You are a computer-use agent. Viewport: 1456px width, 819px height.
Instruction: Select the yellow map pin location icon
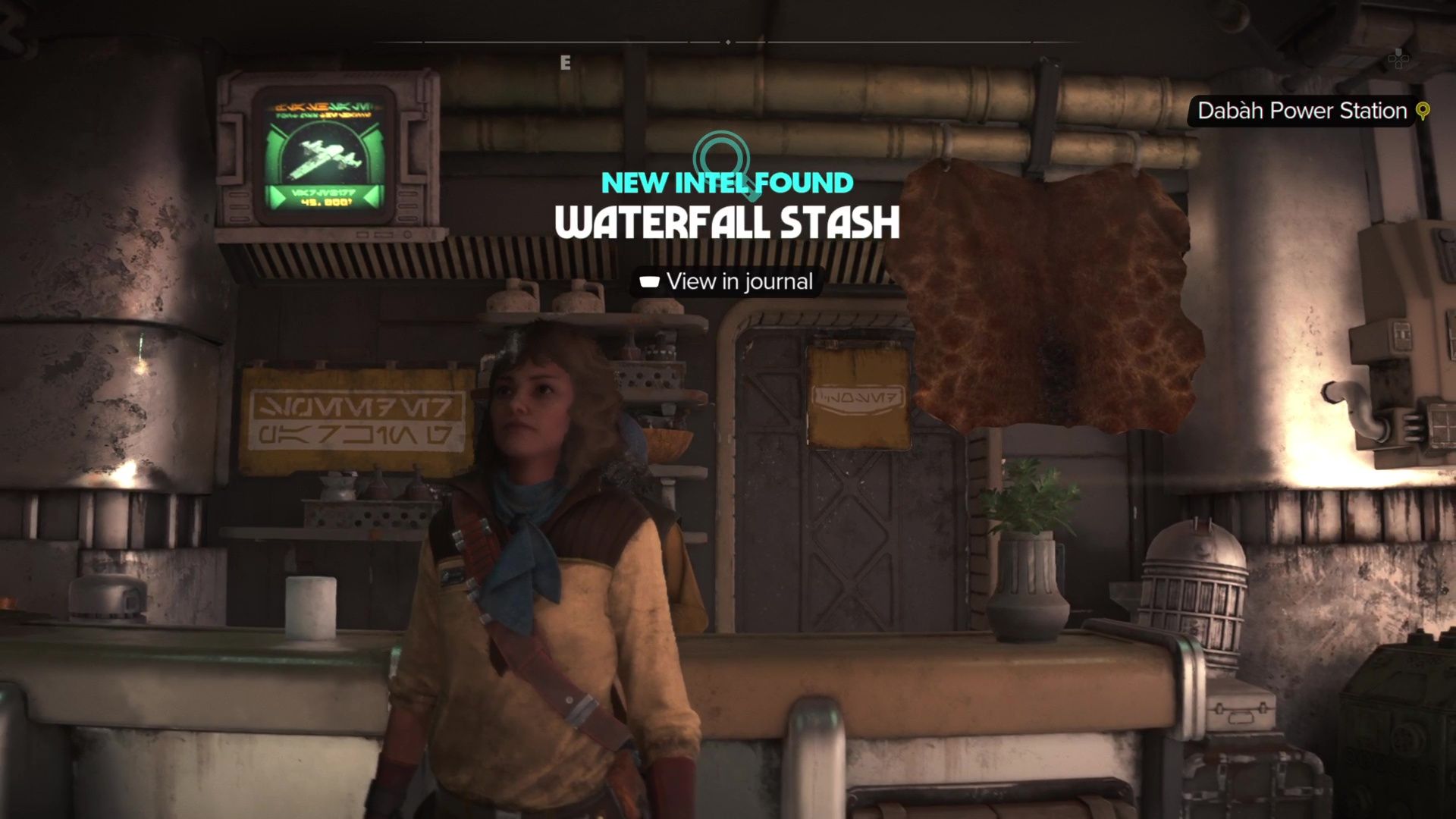[x=1424, y=111]
